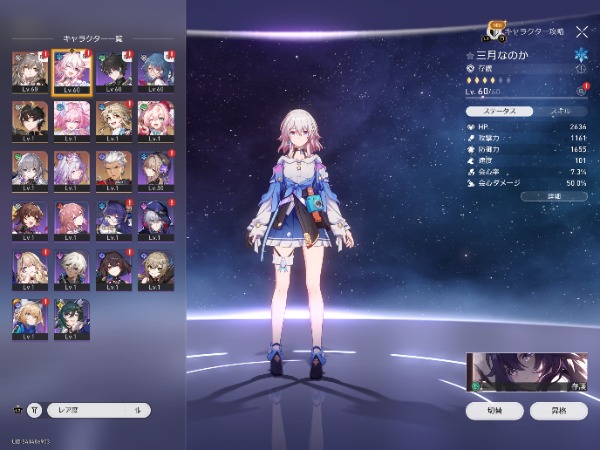The width and height of the screenshot is (600, 450).
Task: Click the ice element snowflake icon
Action: point(581,54)
